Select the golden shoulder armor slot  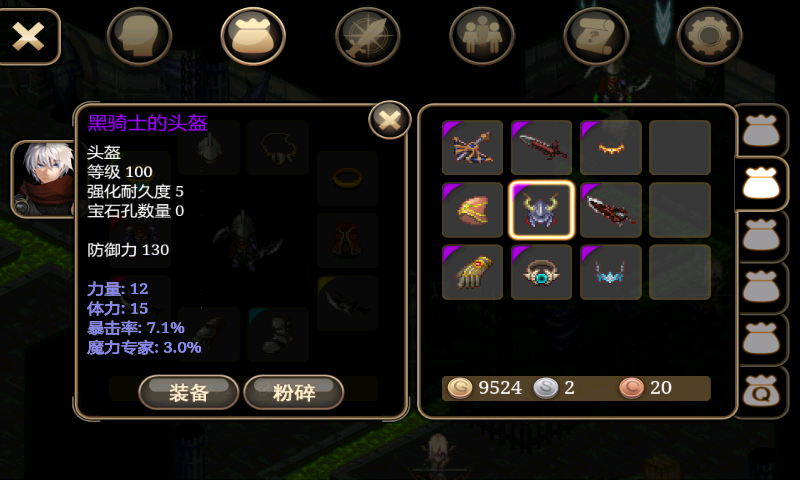click(473, 210)
